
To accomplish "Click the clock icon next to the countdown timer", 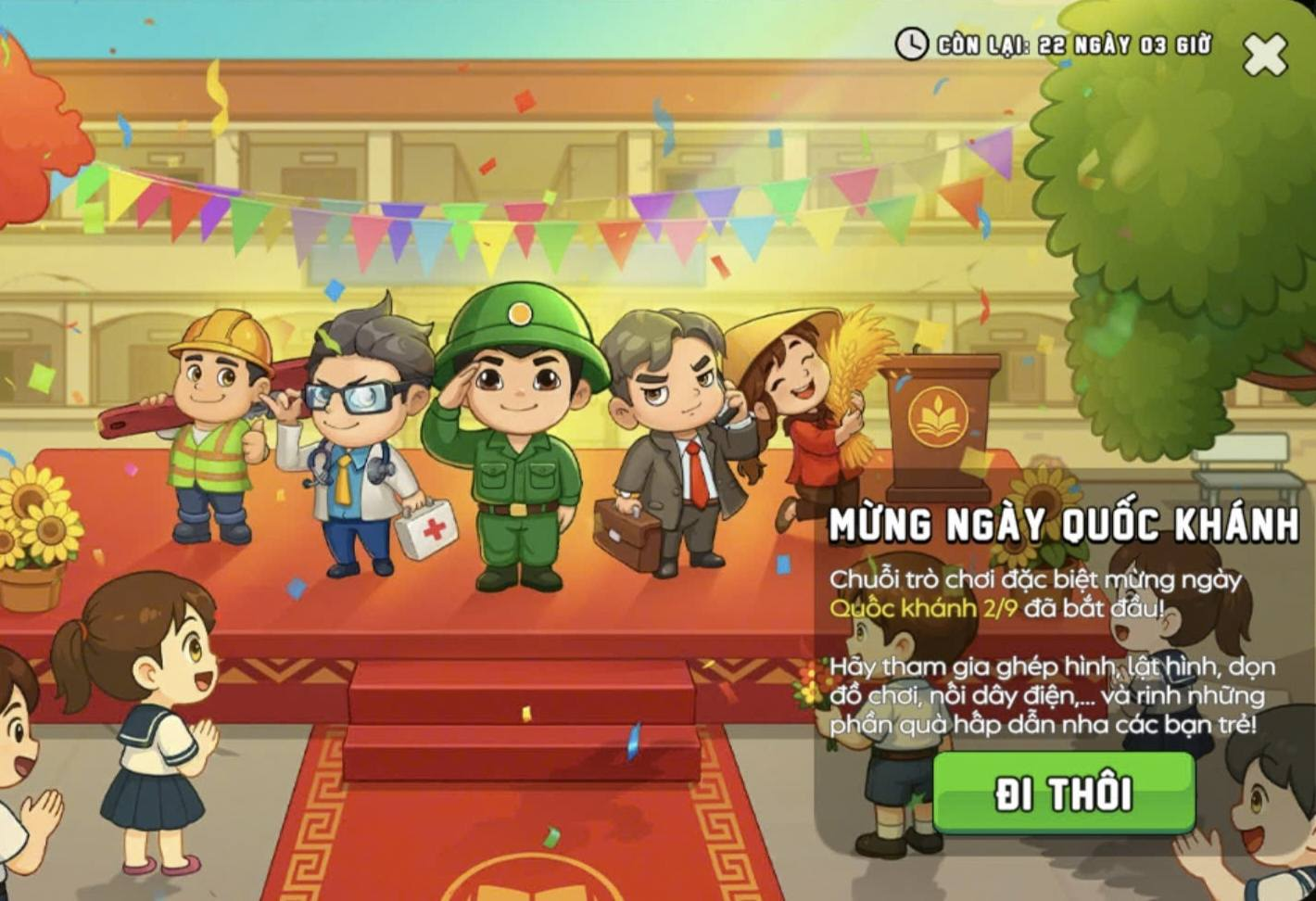I will (x=911, y=43).
